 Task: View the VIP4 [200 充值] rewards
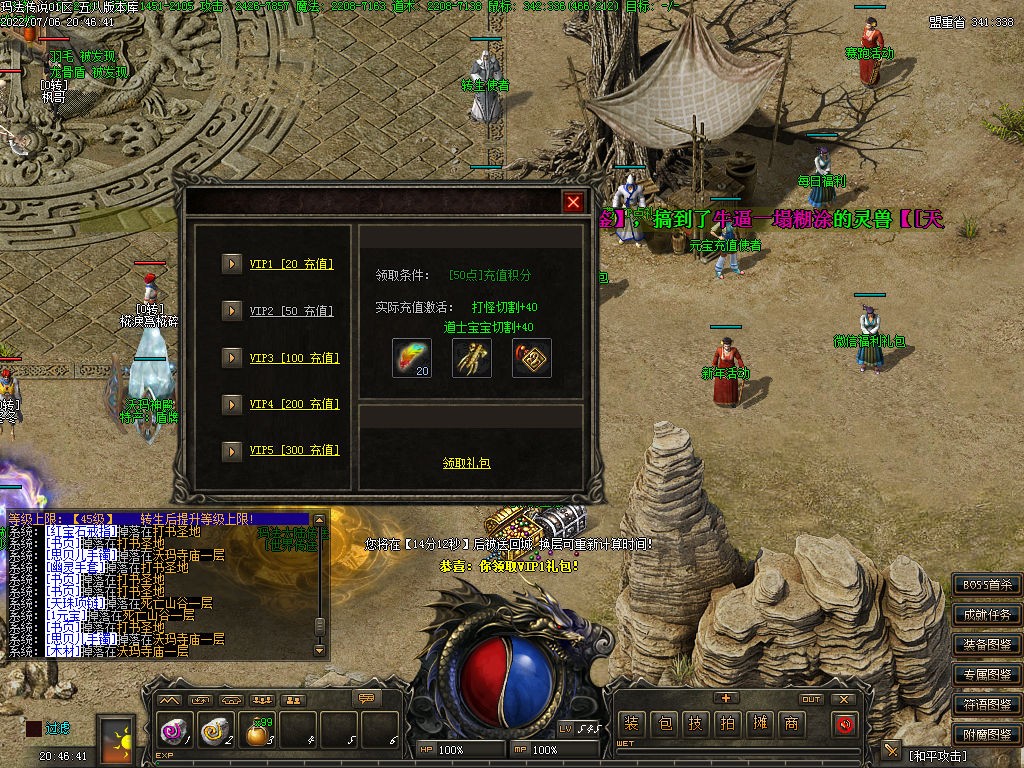tap(294, 404)
